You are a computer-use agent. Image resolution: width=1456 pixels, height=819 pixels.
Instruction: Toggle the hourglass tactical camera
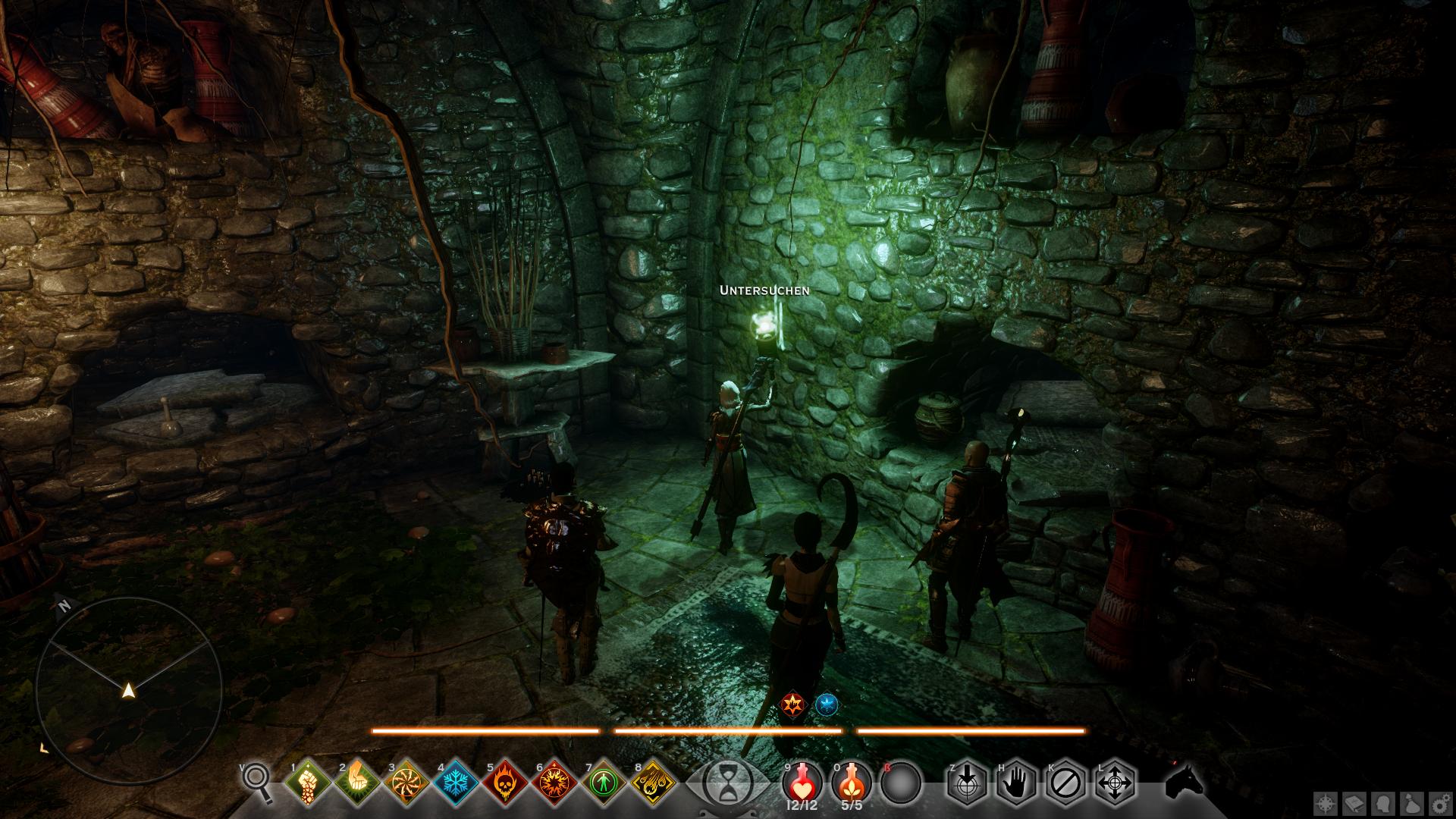(726, 783)
